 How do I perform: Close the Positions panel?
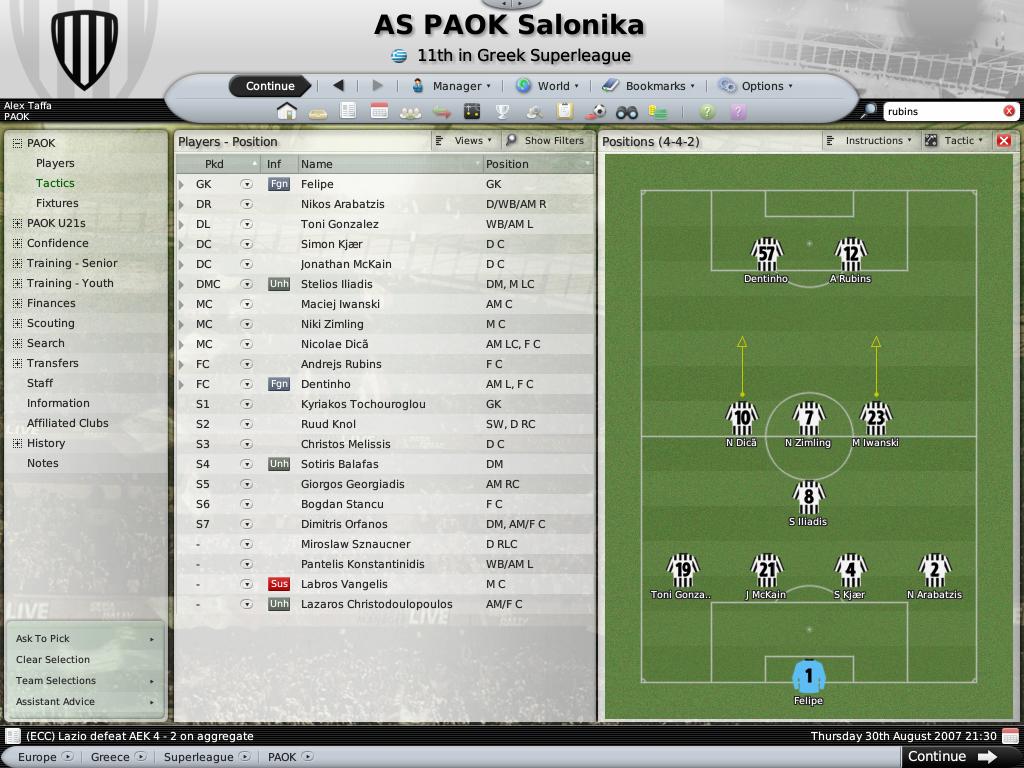1004,141
